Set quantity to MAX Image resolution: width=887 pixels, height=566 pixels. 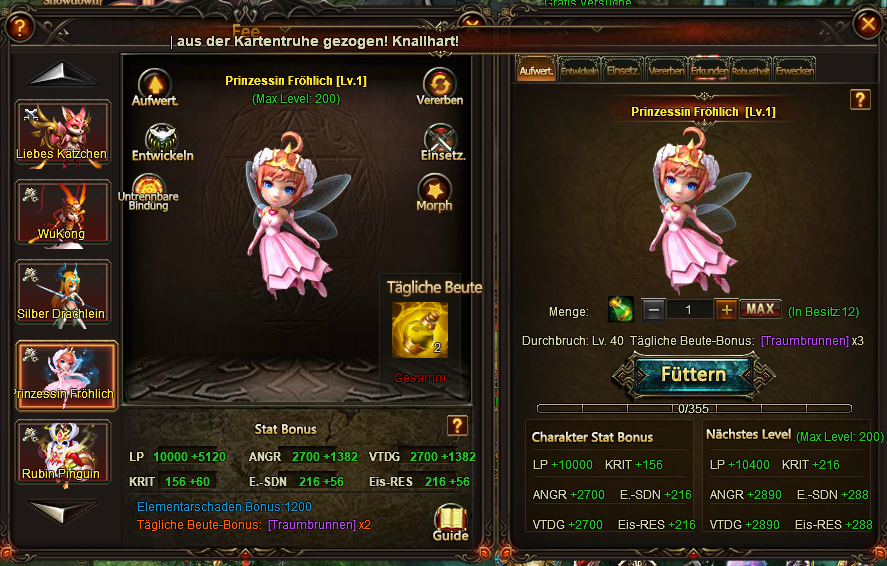click(760, 309)
